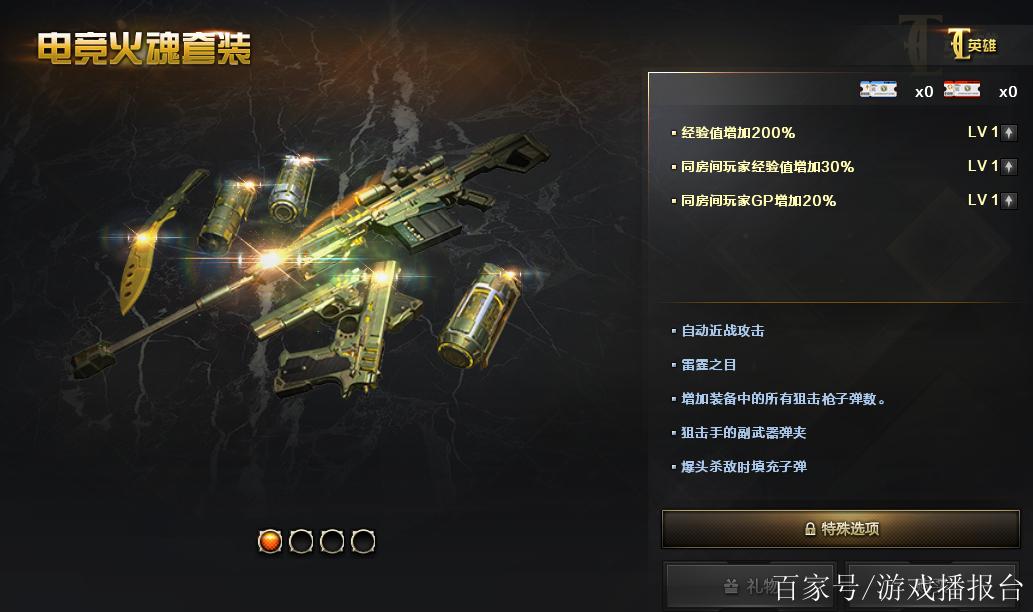Screen dimensions: 1033x612
Task: Switch to the second page indicator dot
Action: point(301,542)
